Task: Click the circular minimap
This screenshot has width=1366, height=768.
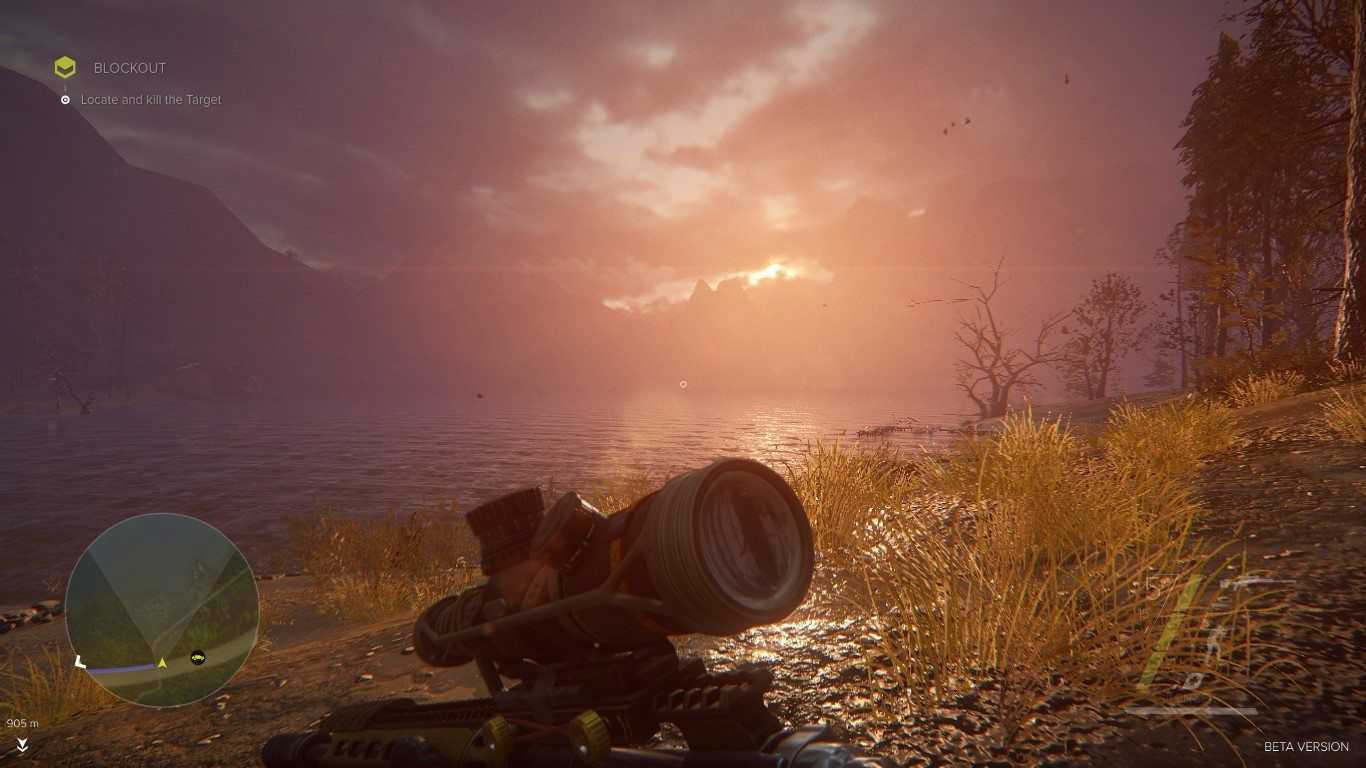Action: pyautogui.click(x=161, y=609)
